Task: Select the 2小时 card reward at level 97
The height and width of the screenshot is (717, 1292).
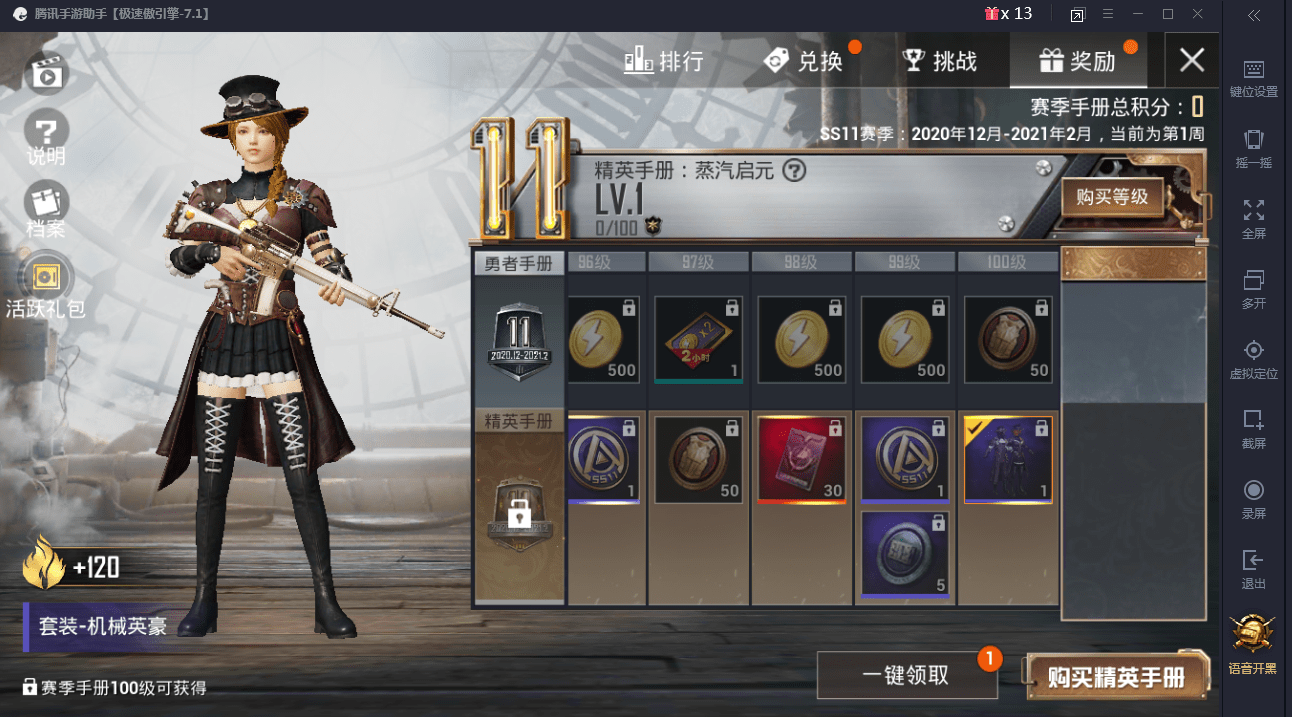Action: tap(698, 340)
